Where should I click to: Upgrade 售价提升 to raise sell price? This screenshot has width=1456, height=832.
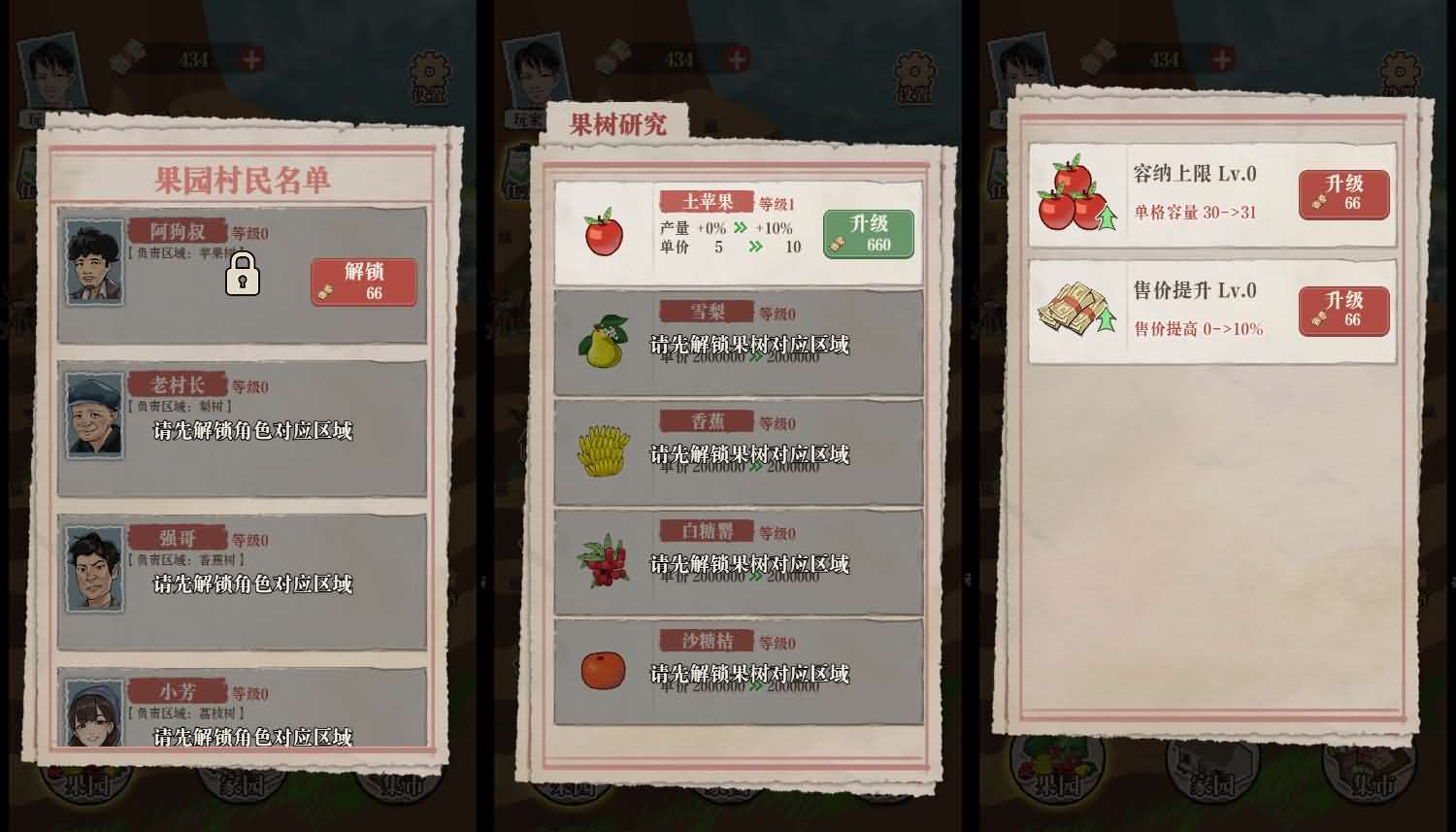pos(1343,309)
